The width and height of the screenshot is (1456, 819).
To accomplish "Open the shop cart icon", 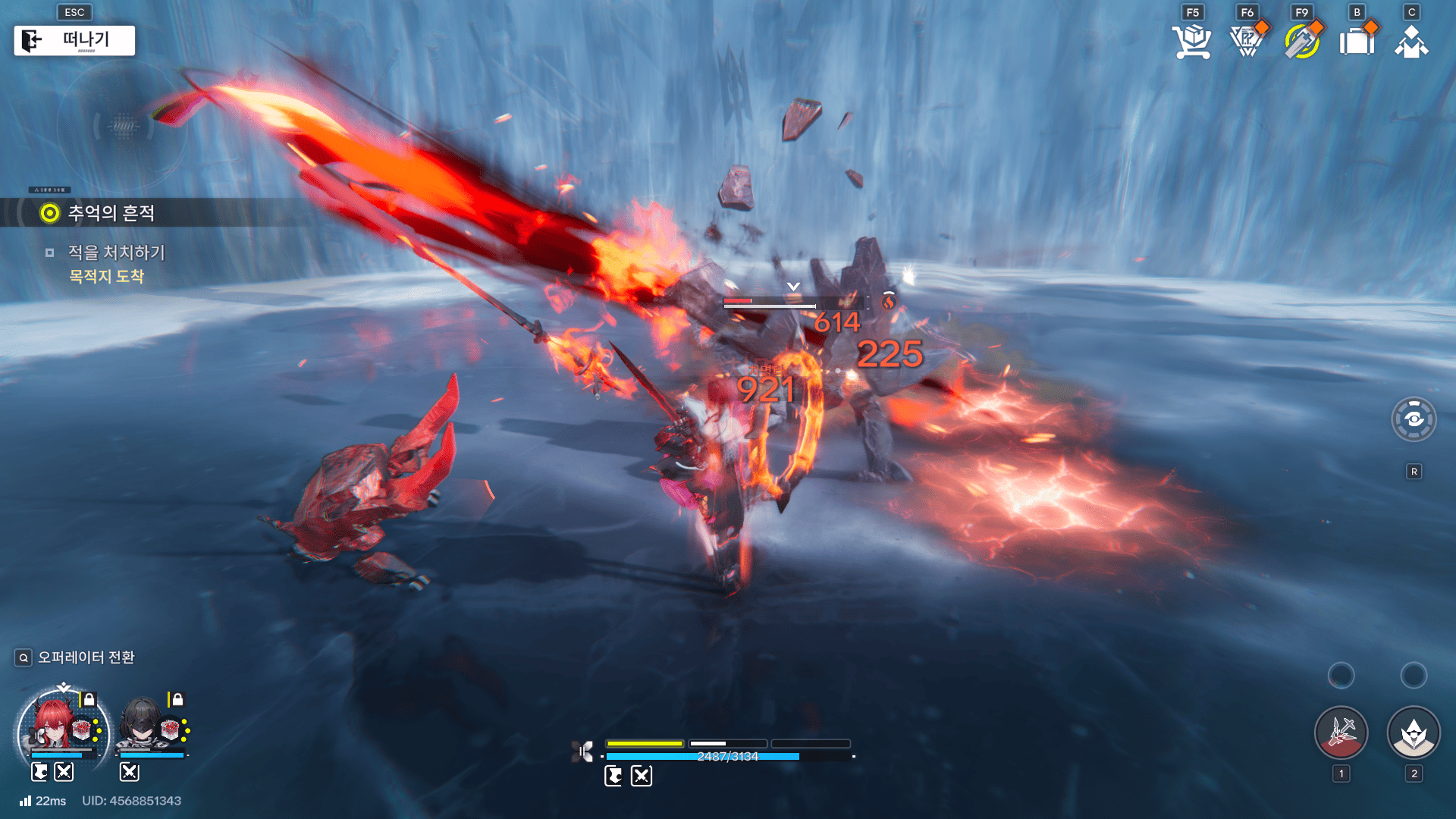I will tap(1191, 42).
